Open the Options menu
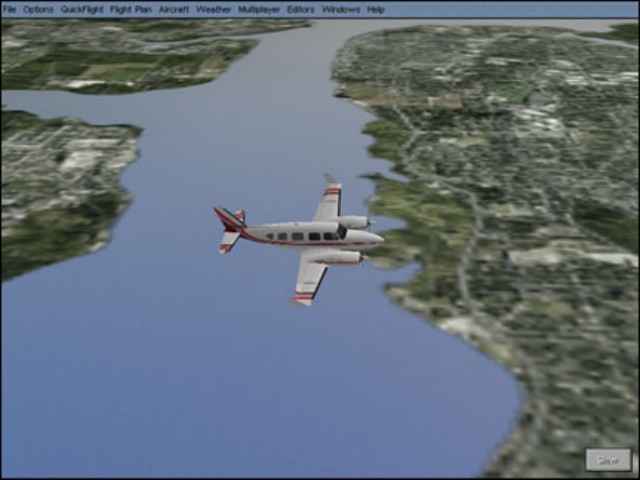This screenshot has height=480, width=640. 38,9
